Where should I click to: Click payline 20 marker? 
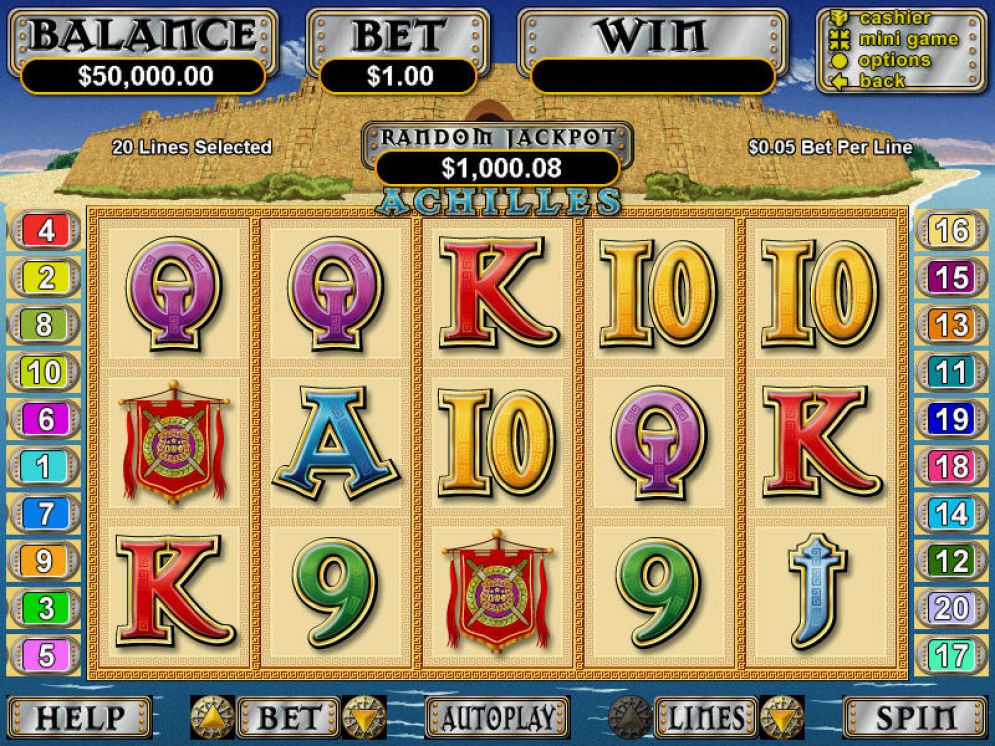950,607
